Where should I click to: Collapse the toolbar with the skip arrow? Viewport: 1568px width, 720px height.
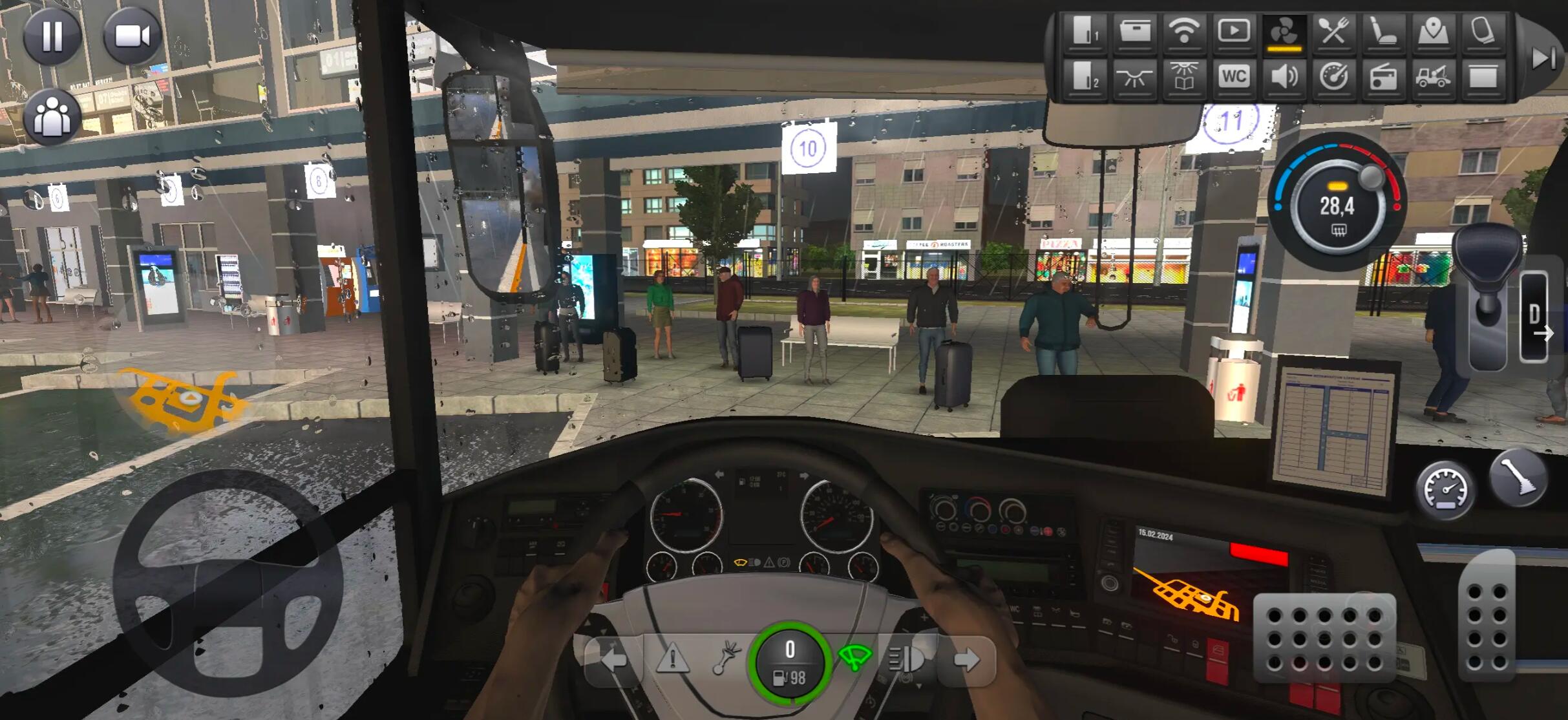point(1542,58)
